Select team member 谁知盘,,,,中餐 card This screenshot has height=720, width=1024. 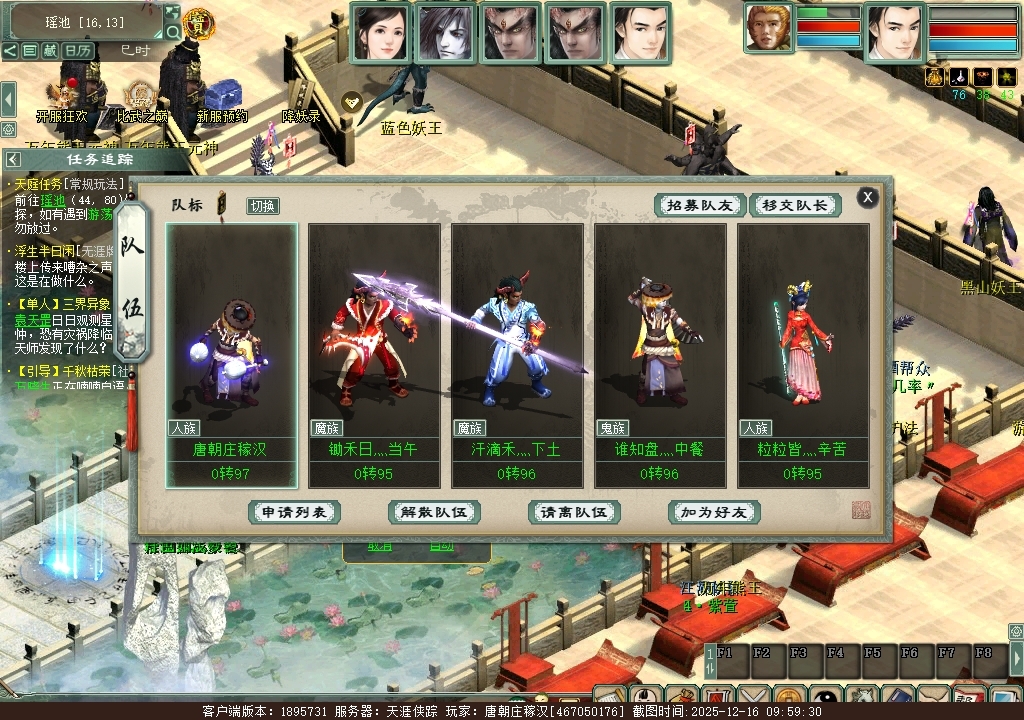pos(660,354)
